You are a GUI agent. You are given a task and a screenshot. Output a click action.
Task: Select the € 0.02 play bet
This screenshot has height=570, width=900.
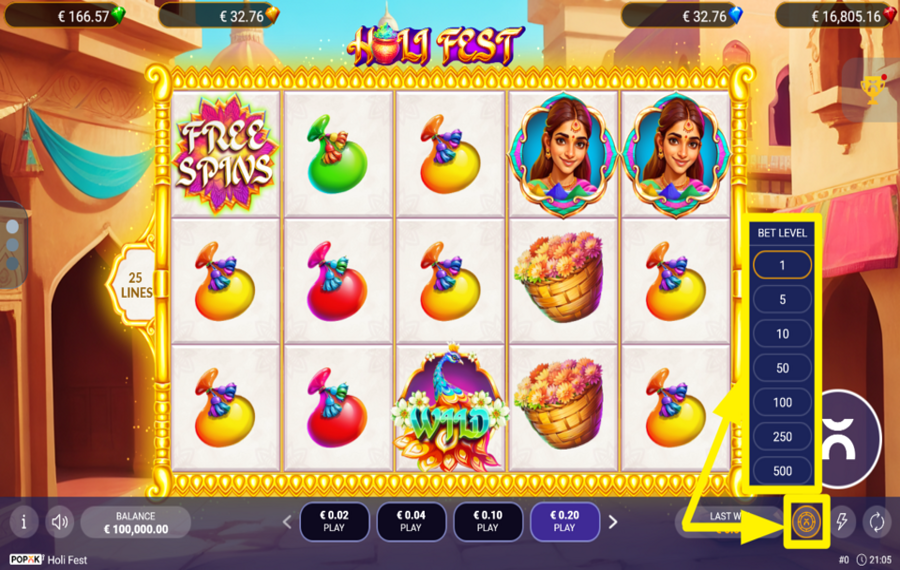tap(334, 521)
